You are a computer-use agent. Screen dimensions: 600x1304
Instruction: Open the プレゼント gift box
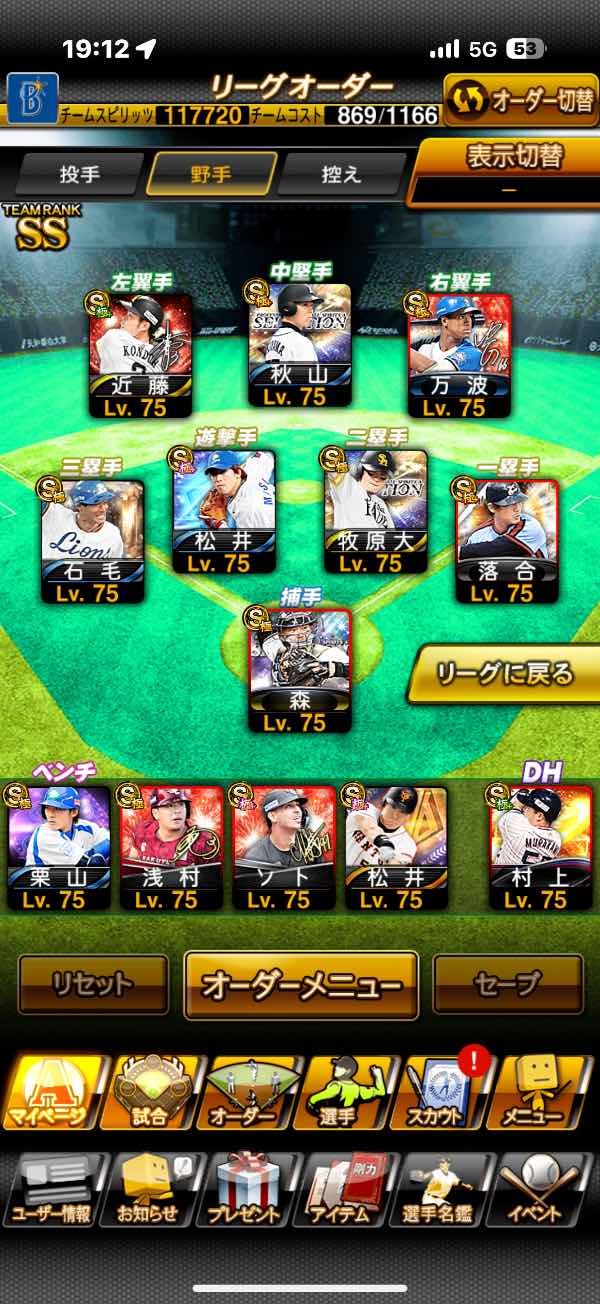[x=247, y=1188]
